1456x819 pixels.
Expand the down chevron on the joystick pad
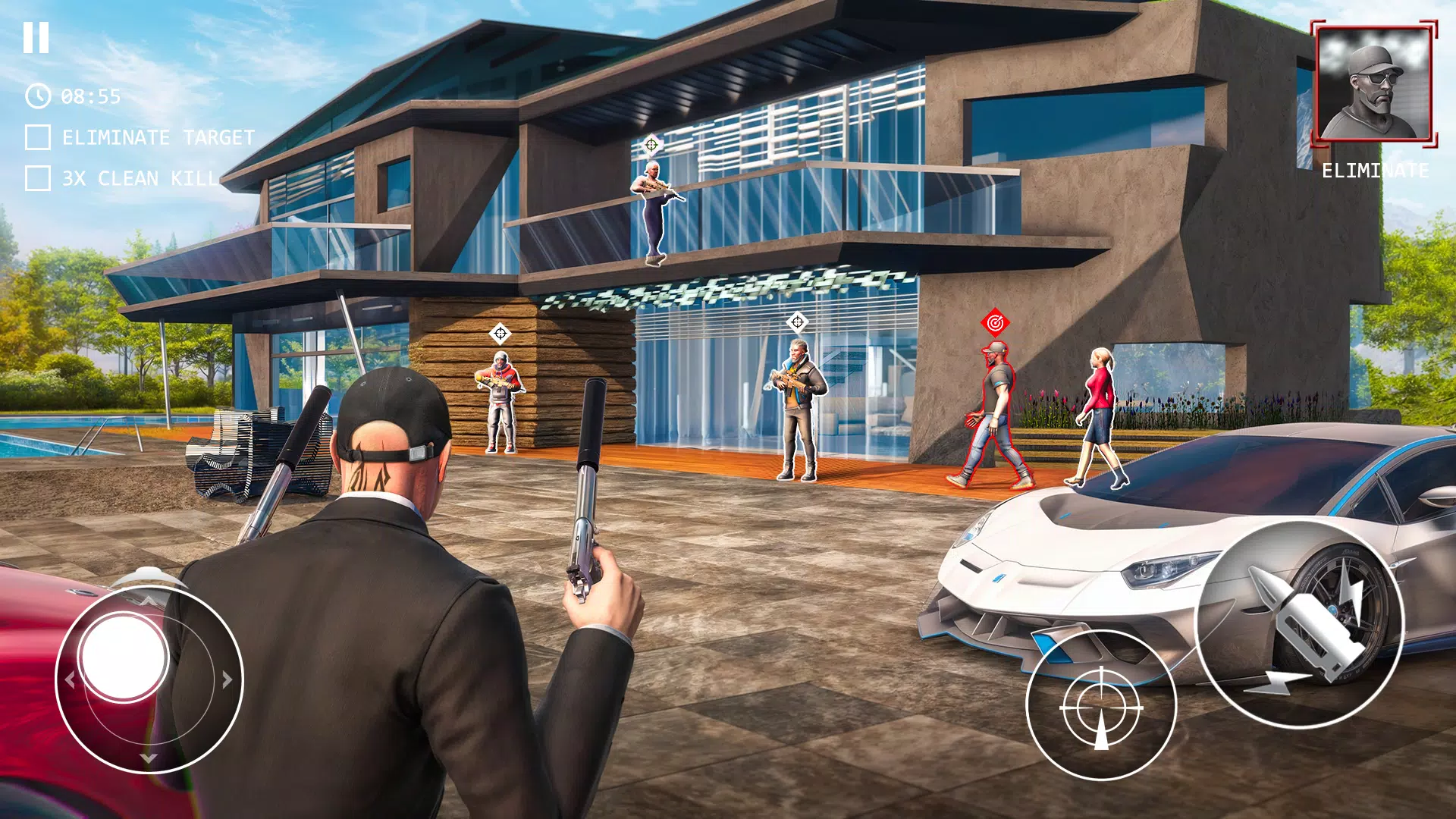149,758
